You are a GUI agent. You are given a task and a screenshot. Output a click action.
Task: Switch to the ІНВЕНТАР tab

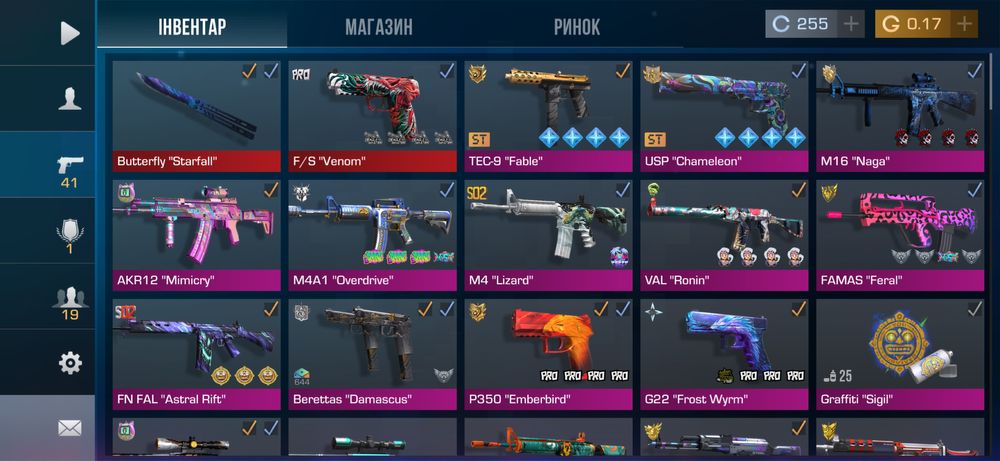pos(192,27)
